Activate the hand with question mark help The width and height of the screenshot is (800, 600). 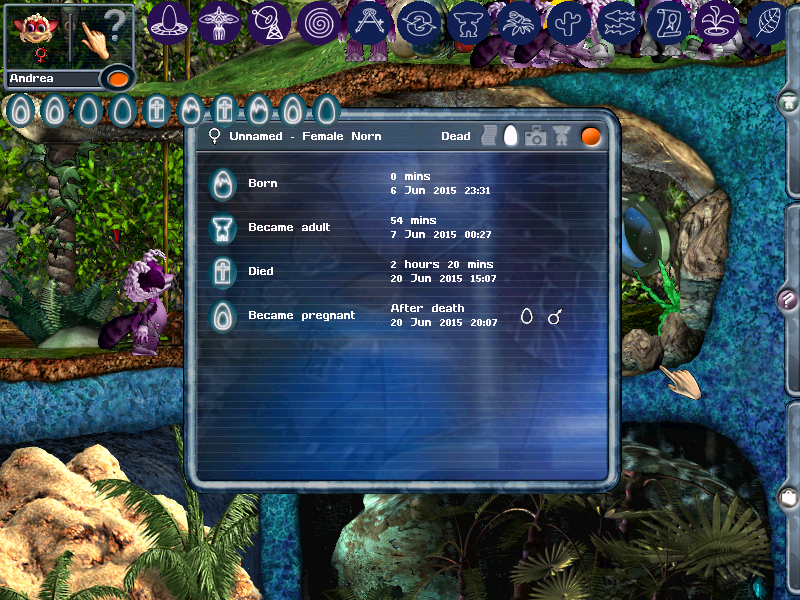point(103,35)
